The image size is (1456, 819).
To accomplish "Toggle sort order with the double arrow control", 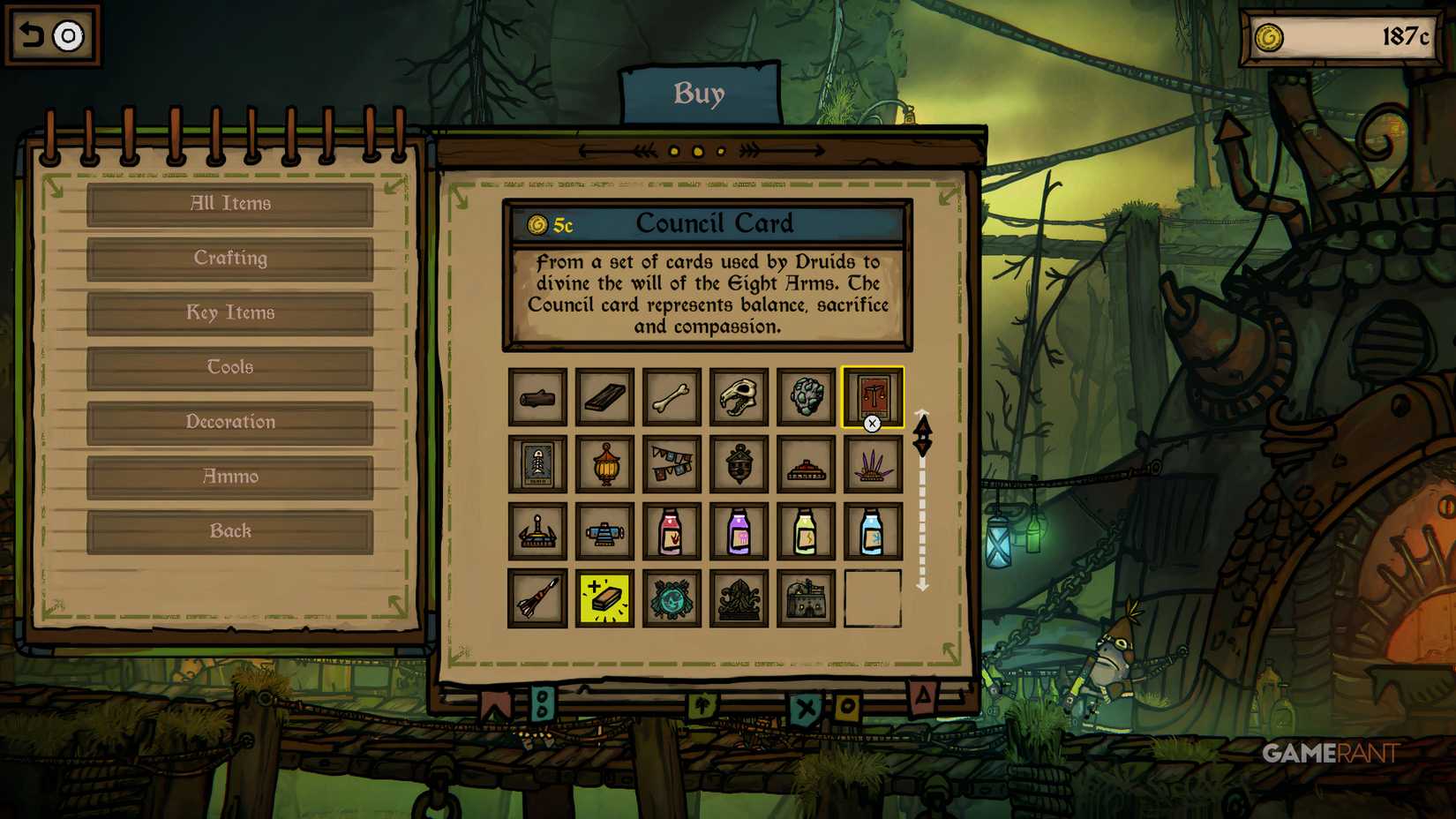I will [923, 432].
